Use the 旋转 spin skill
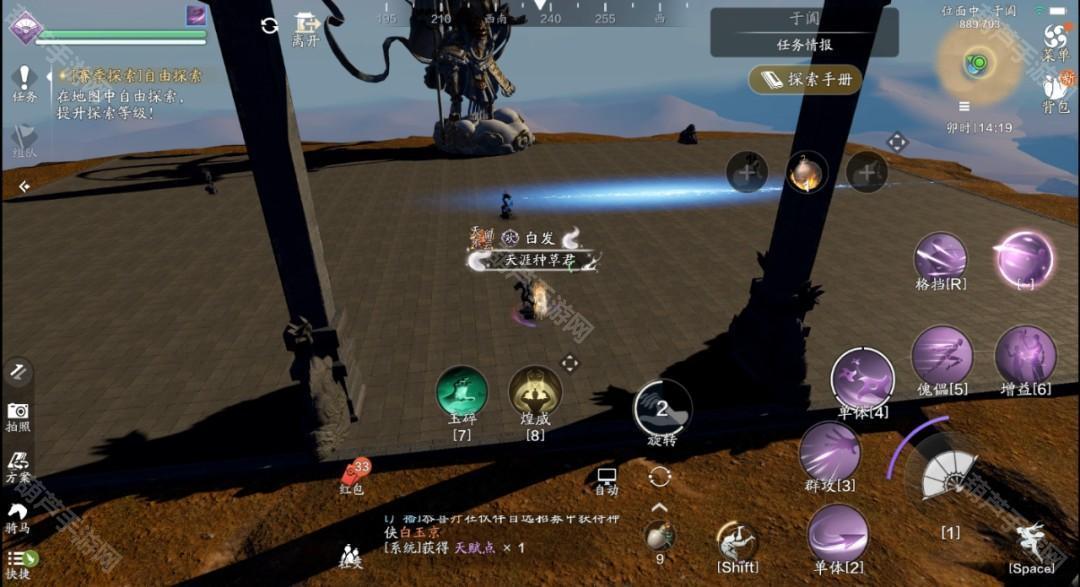 [x=662, y=408]
